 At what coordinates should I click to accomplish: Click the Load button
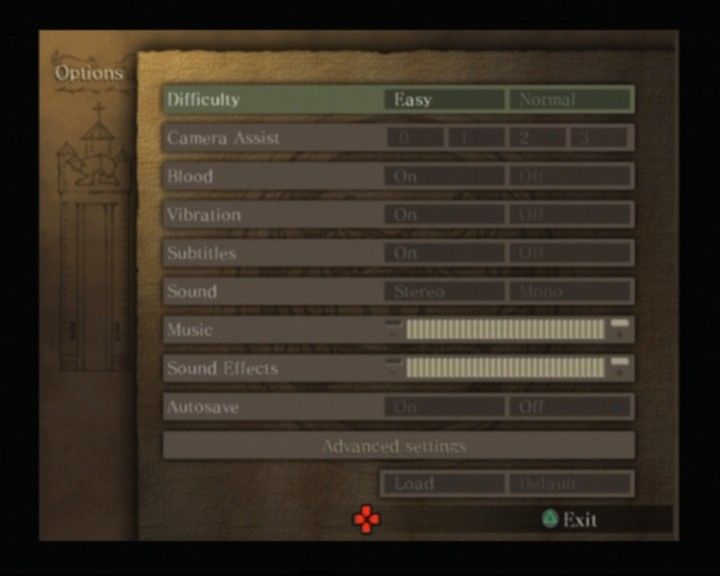tap(442, 484)
